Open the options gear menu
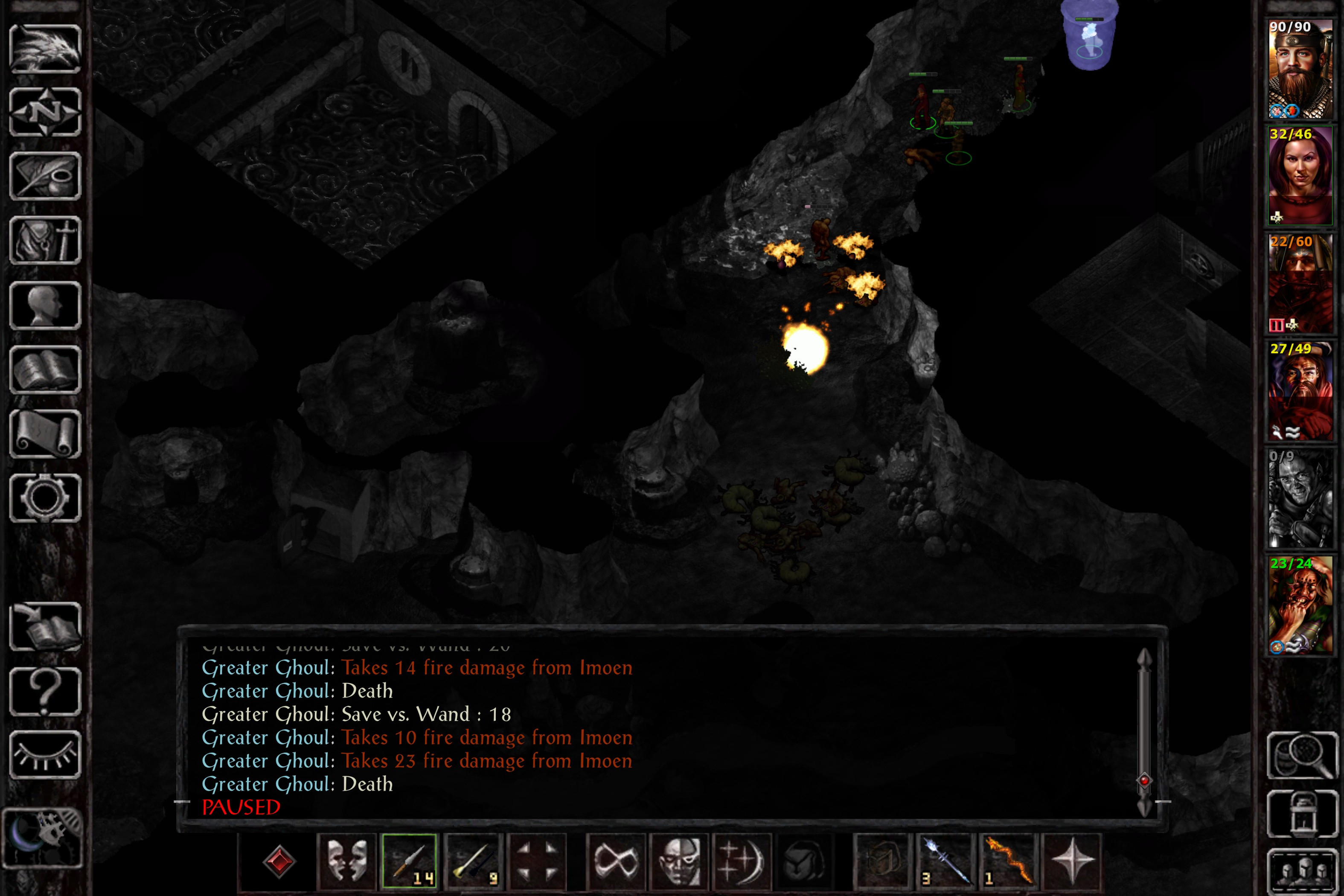This screenshot has height=896, width=1344. (45, 498)
